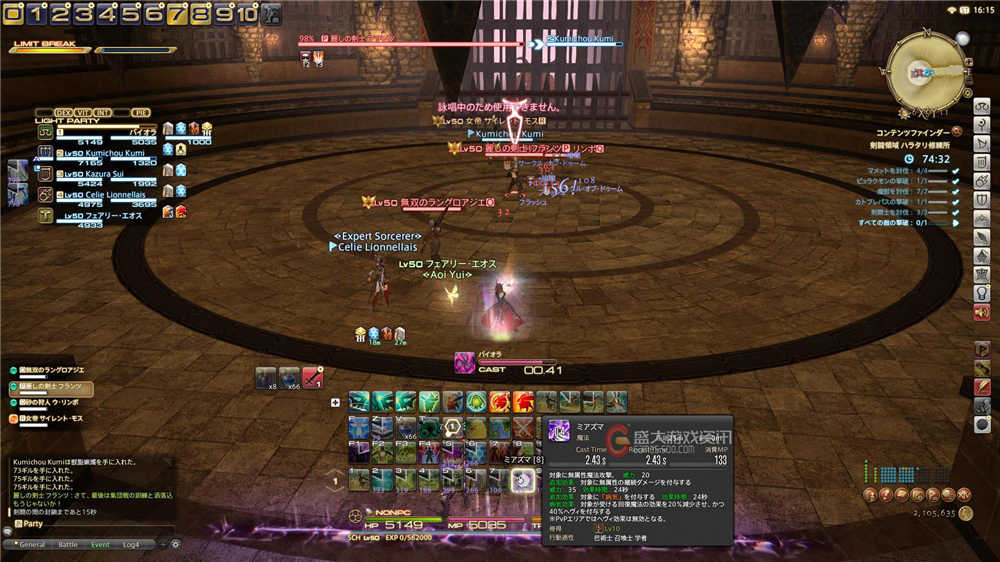Use the red sword item slot

coord(313,377)
